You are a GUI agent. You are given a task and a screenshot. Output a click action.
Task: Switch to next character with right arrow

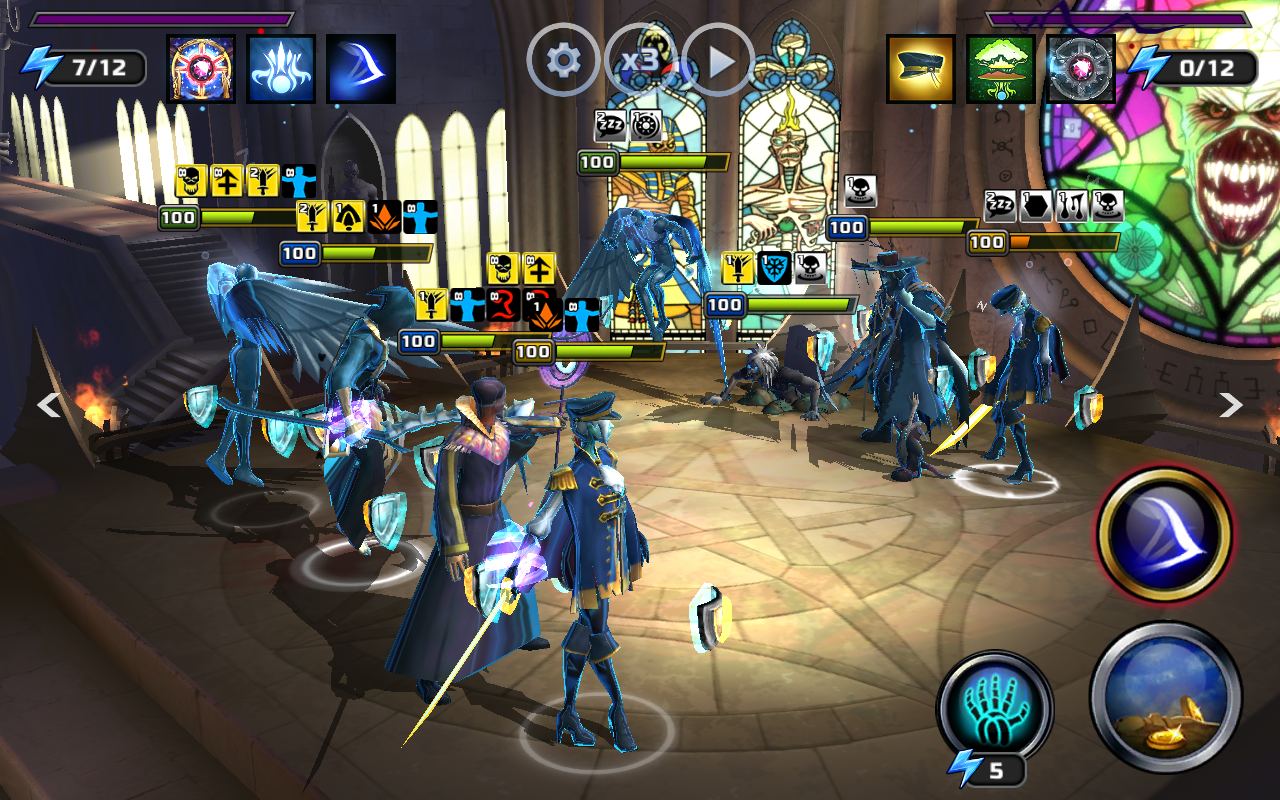coord(1230,404)
